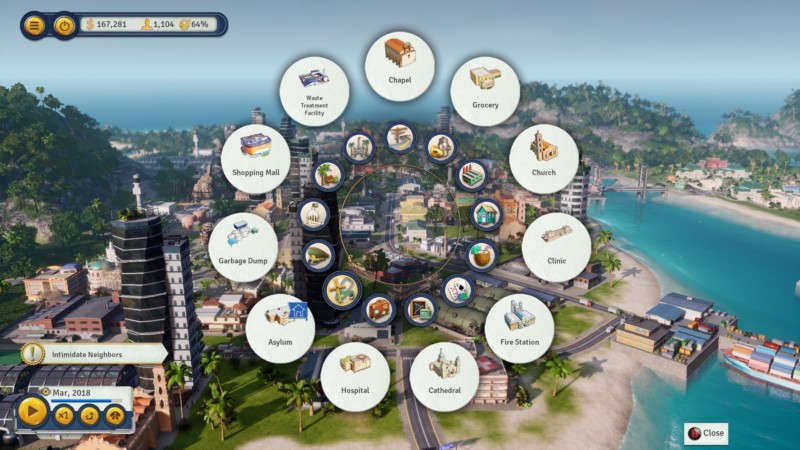Click the yellow play button
Image resolution: width=800 pixels, height=450 pixels.
point(32,410)
